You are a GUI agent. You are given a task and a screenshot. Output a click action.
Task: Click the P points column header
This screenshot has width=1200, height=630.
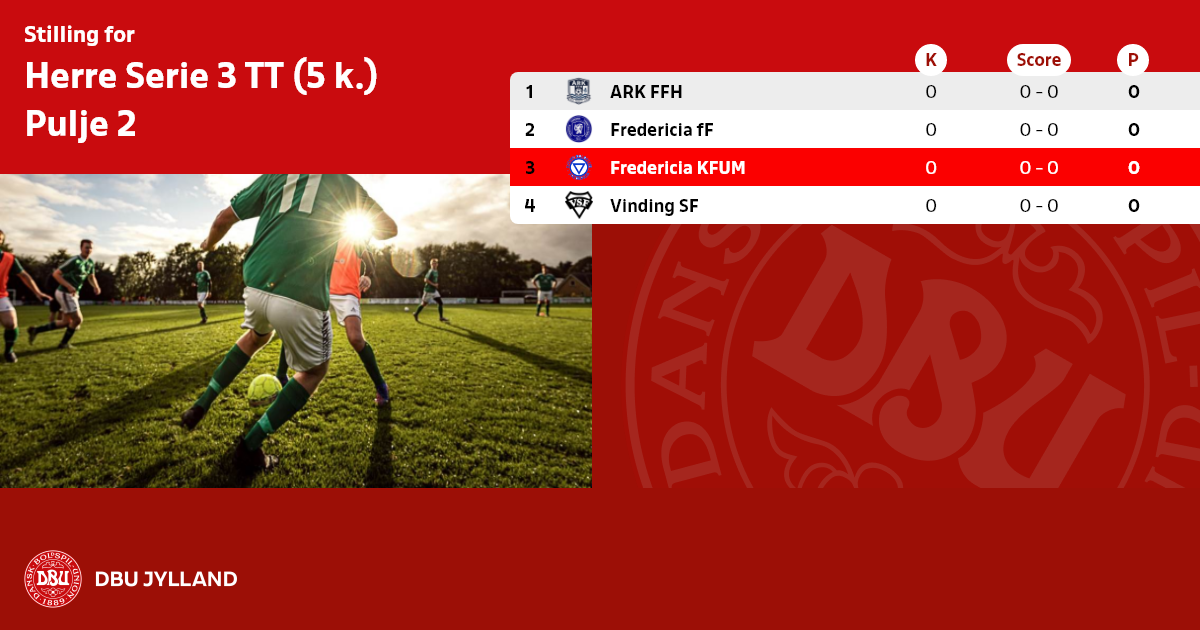coord(1133,60)
